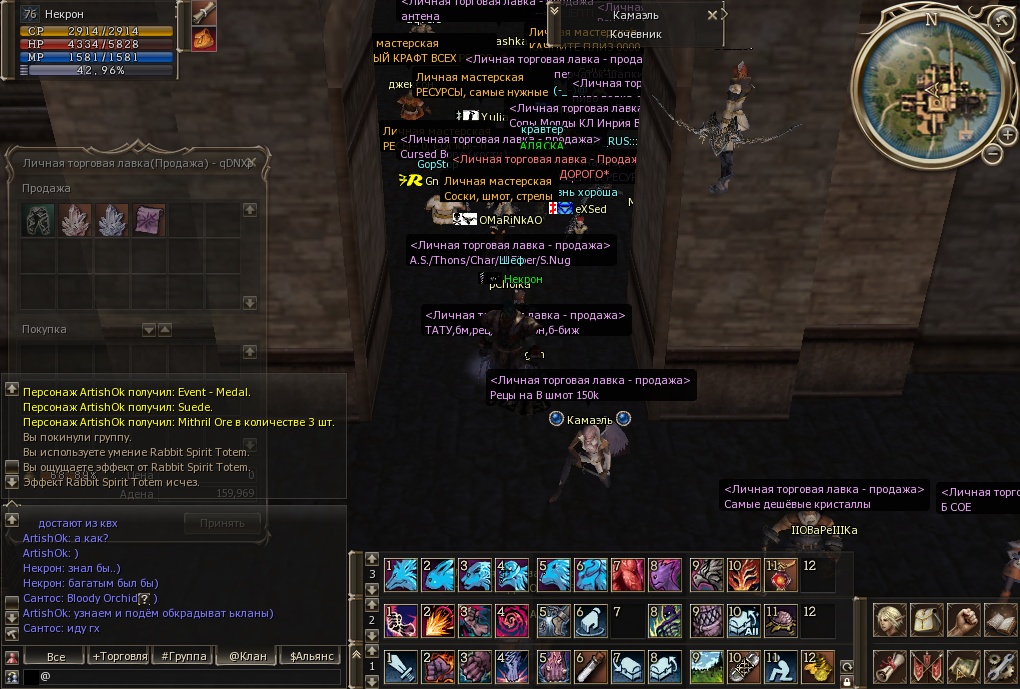
Task: Select the @Клан chat tab
Action: 246,656
